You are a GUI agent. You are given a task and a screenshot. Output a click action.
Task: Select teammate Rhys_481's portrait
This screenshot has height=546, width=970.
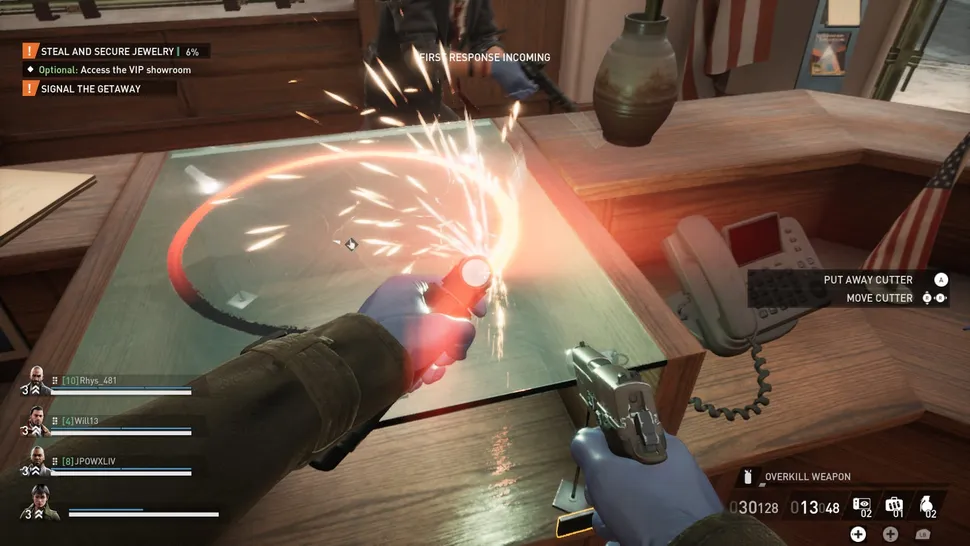pyautogui.click(x=36, y=380)
